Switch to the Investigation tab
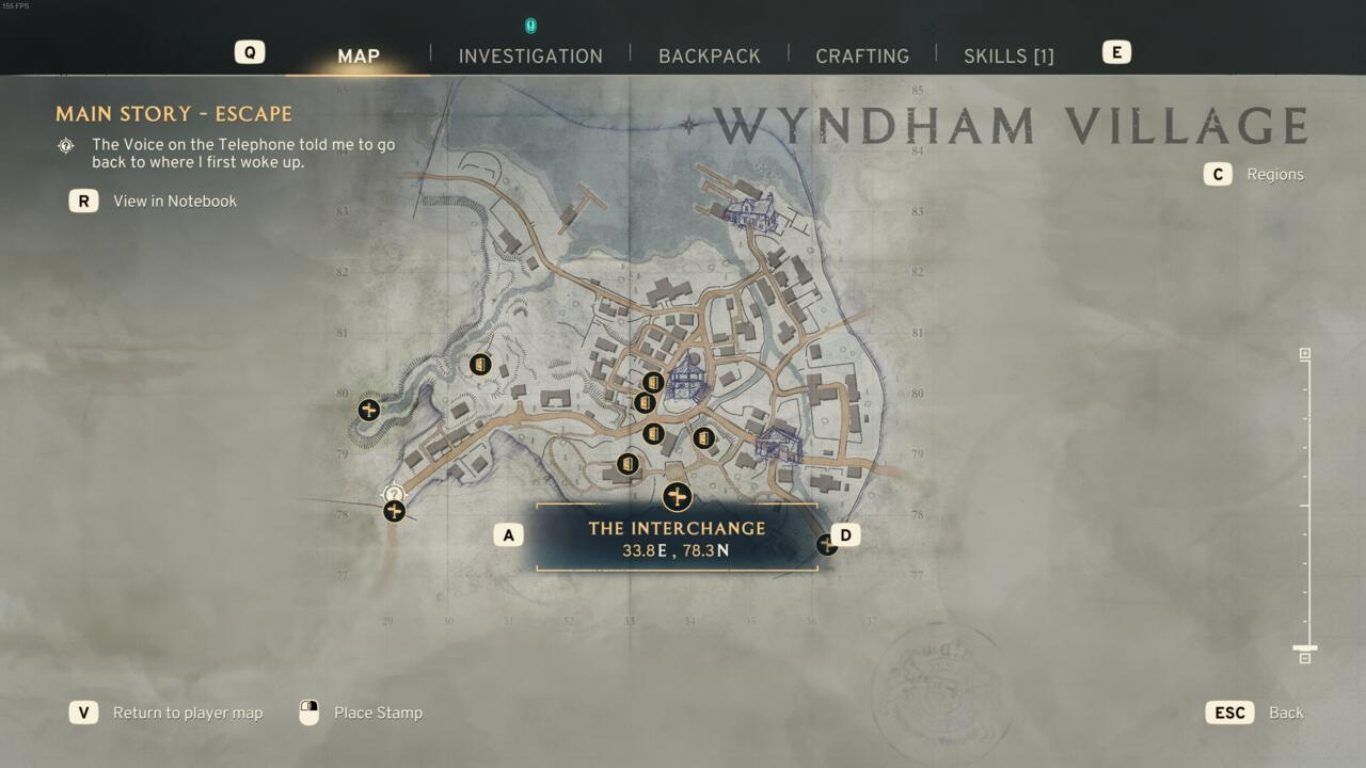The width and height of the screenshot is (1366, 768). [530, 56]
